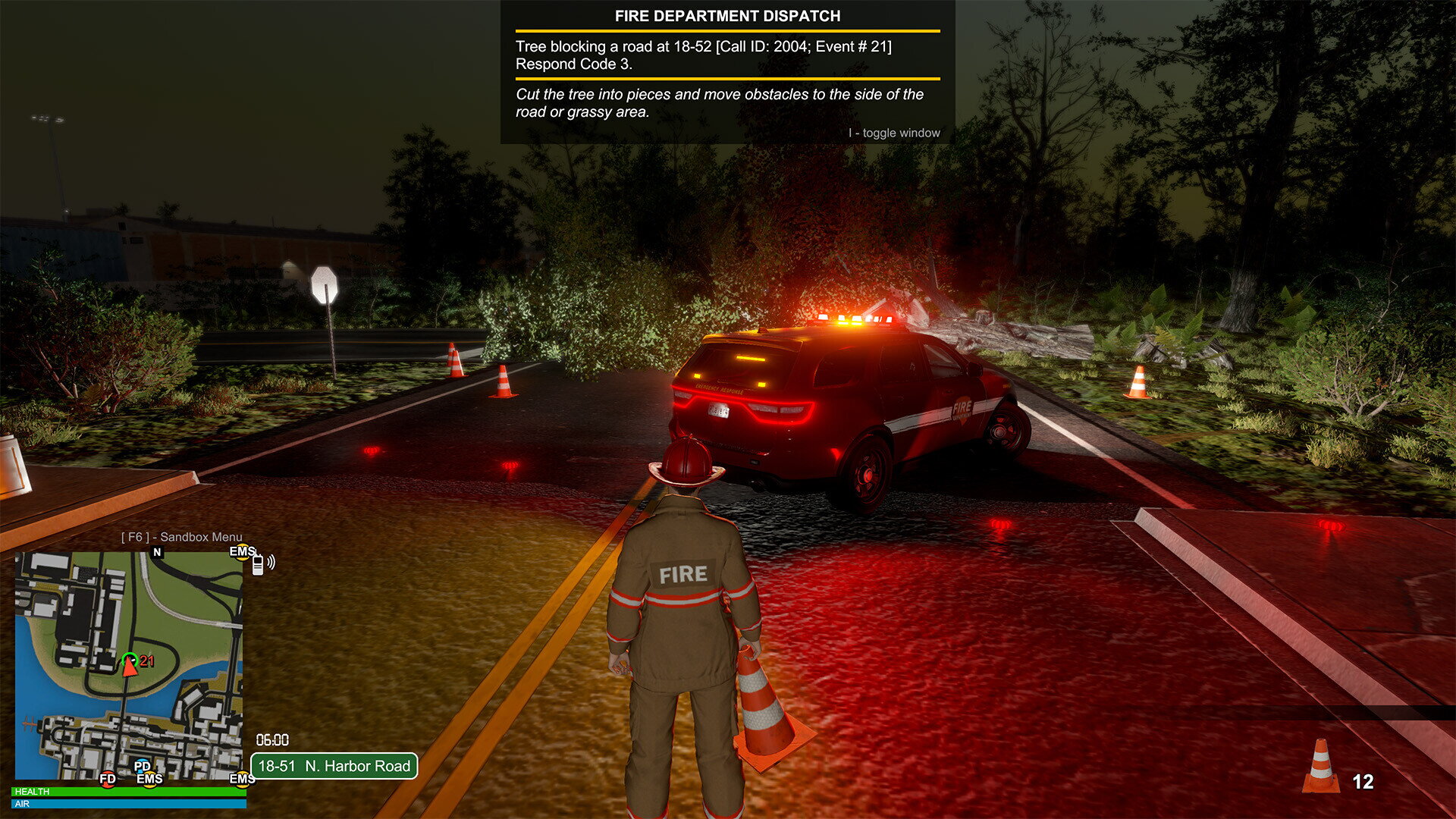Click the Fire Department Dispatch window
The width and height of the screenshot is (1456, 819).
pyautogui.click(x=727, y=72)
